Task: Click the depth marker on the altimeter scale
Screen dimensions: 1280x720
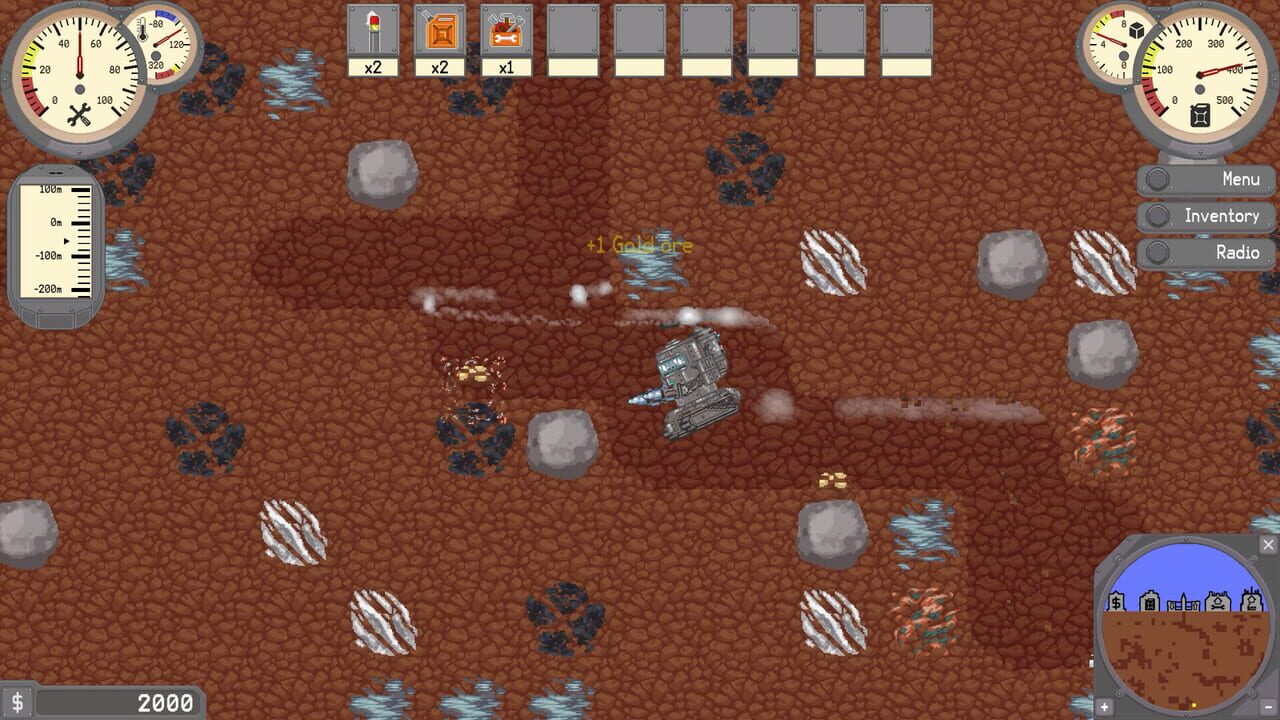Action: click(66, 239)
